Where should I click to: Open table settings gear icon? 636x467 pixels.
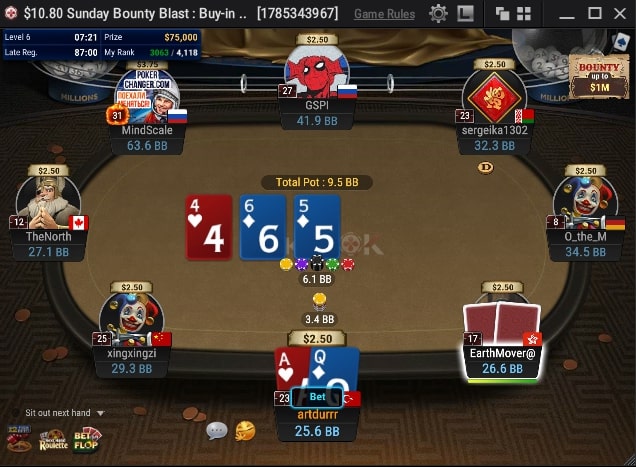coord(438,14)
